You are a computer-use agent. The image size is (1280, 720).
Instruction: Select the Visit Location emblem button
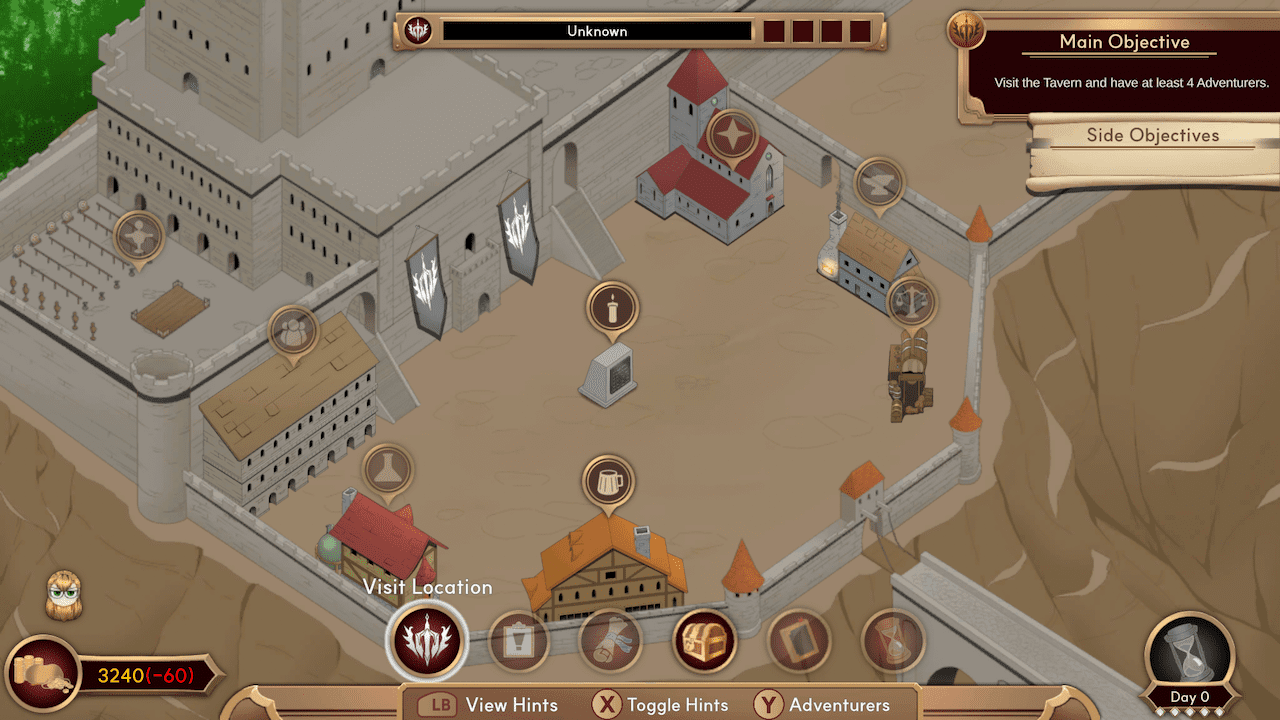pyautogui.click(x=425, y=638)
